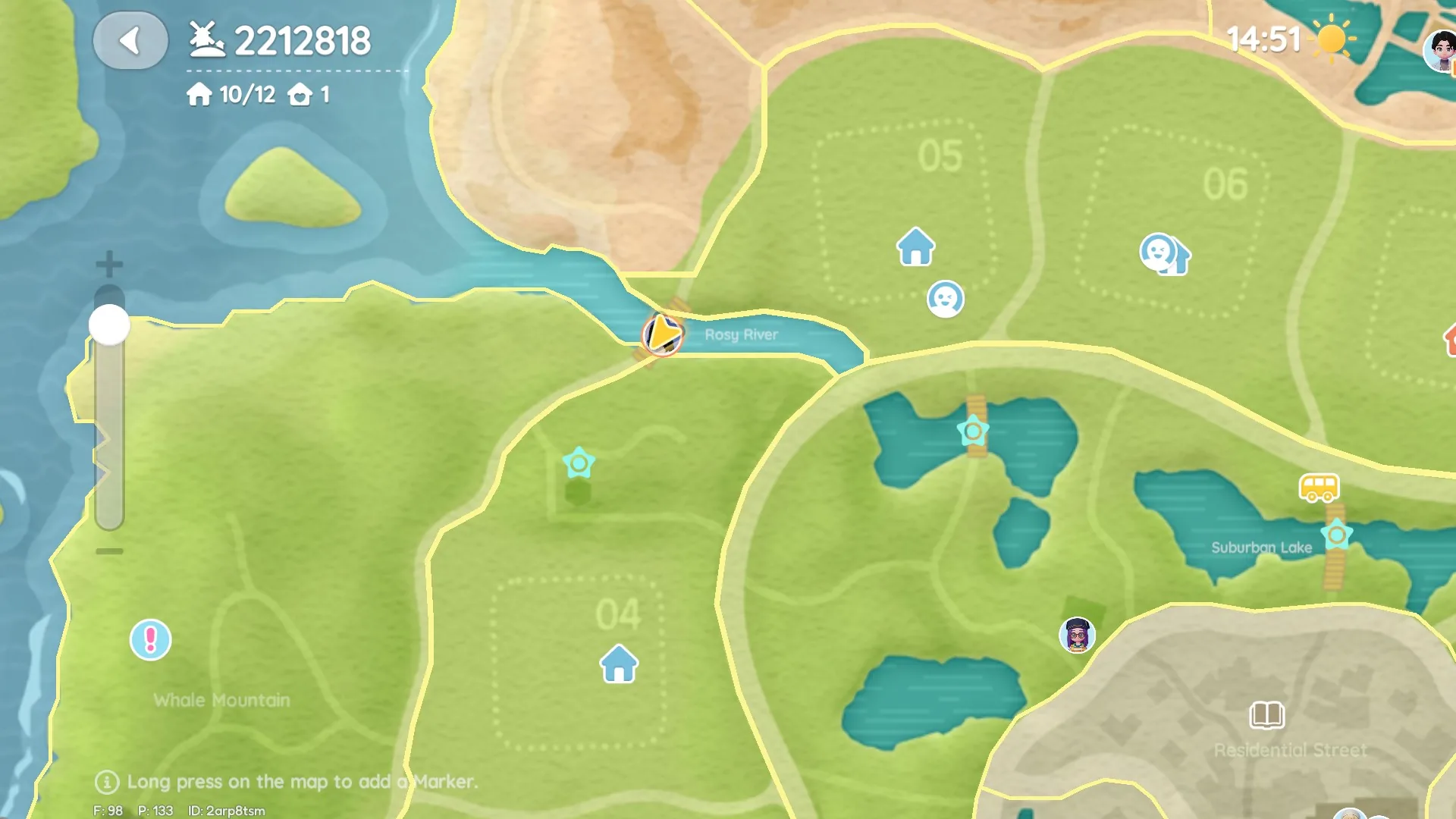
Task: Click the purple-haired character avatar marker
Action: (x=1077, y=635)
